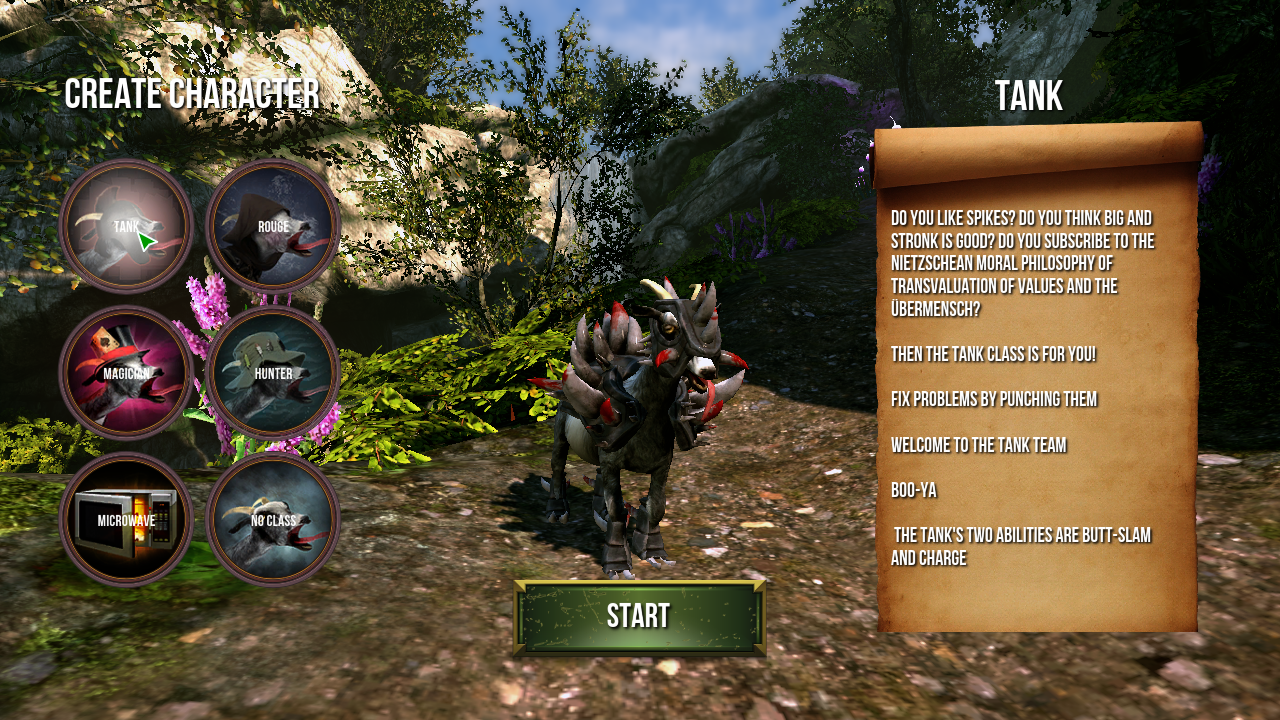1280x720 pixels.
Task: Choose the Rouge class
Action: 273,226
